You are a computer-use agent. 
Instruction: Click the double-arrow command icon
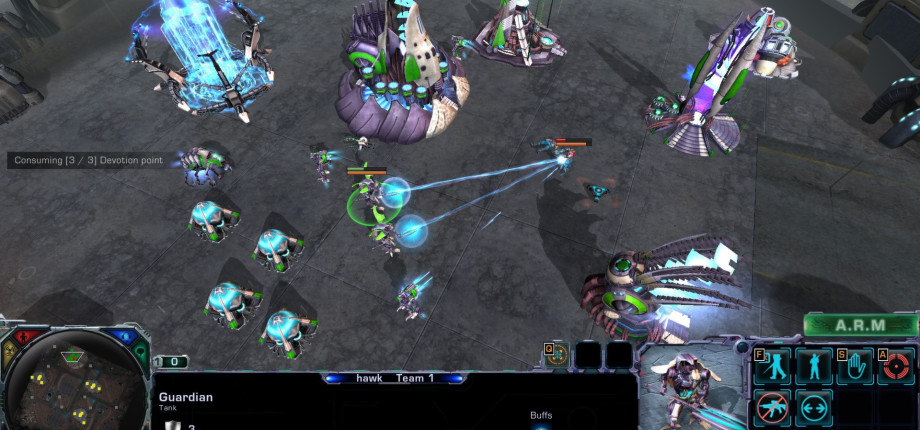[x=812, y=407]
